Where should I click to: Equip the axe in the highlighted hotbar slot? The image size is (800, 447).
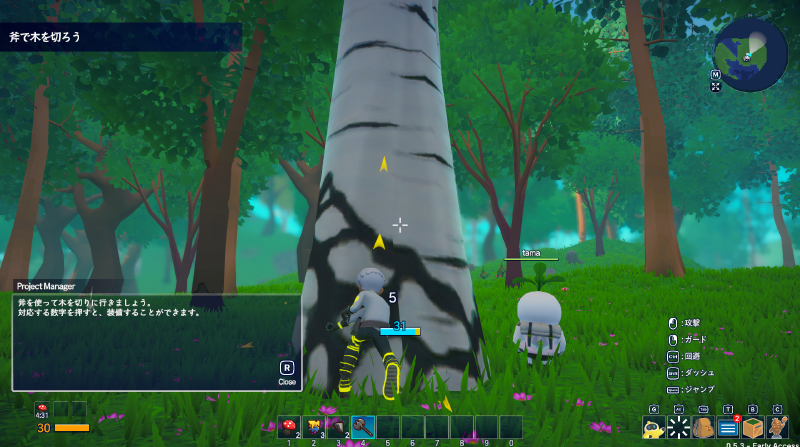click(x=363, y=427)
